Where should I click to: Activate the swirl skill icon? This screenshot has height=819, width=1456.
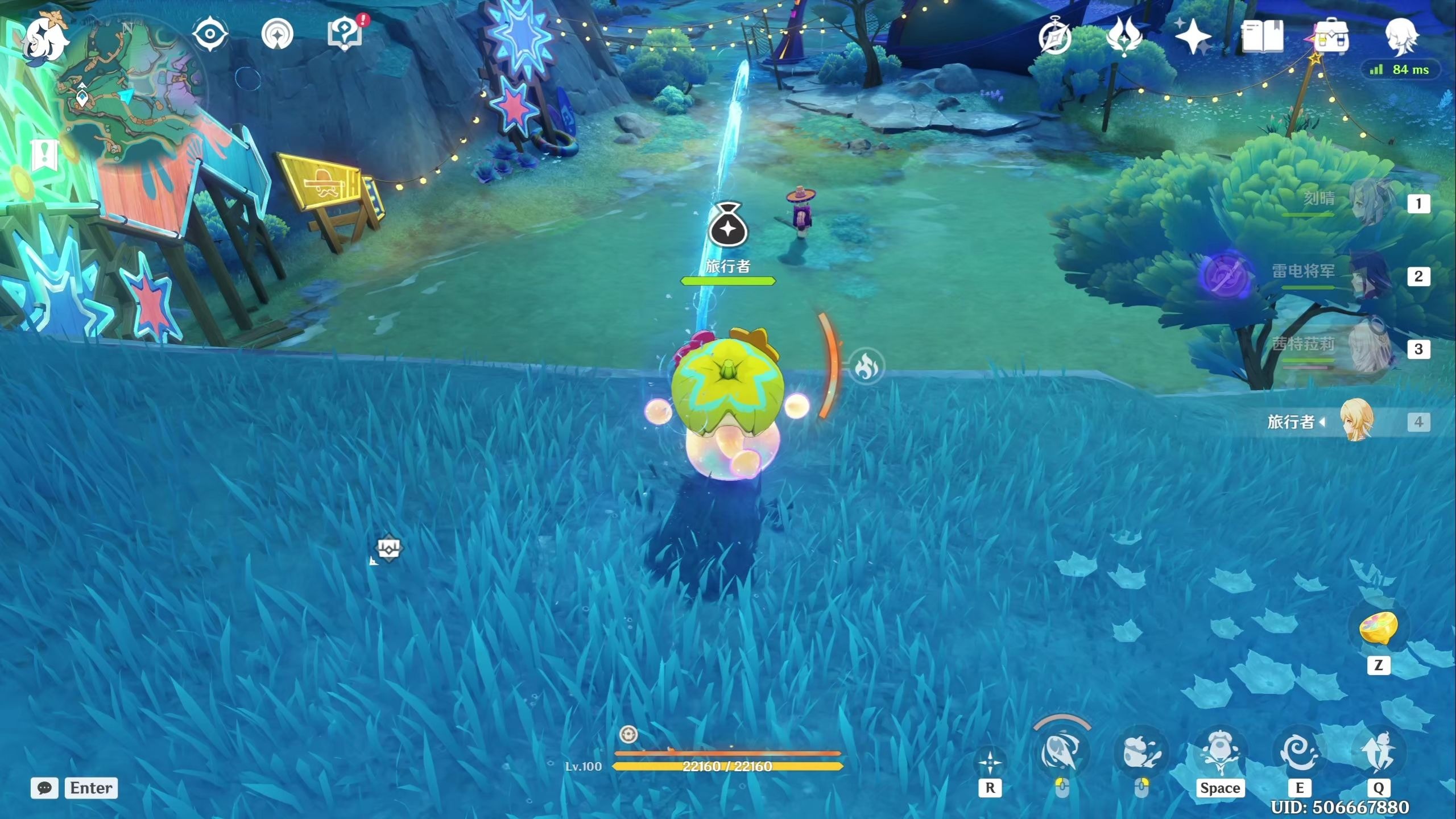click(1299, 751)
